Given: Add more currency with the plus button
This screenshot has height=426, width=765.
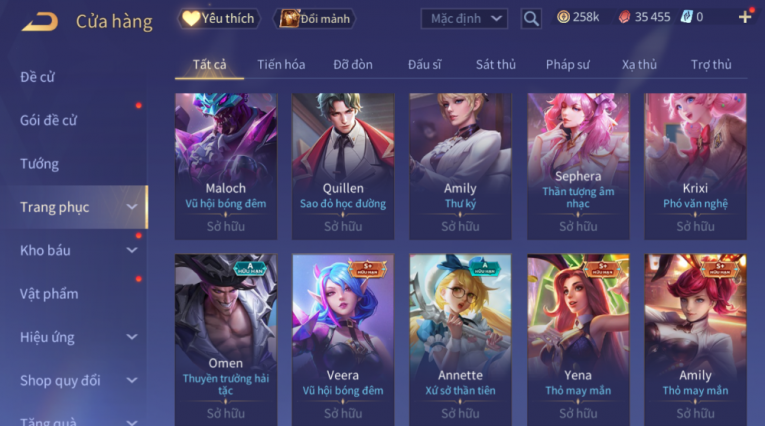Looking at the screenshot, I should pyautogui.click(x=745, y=17).
